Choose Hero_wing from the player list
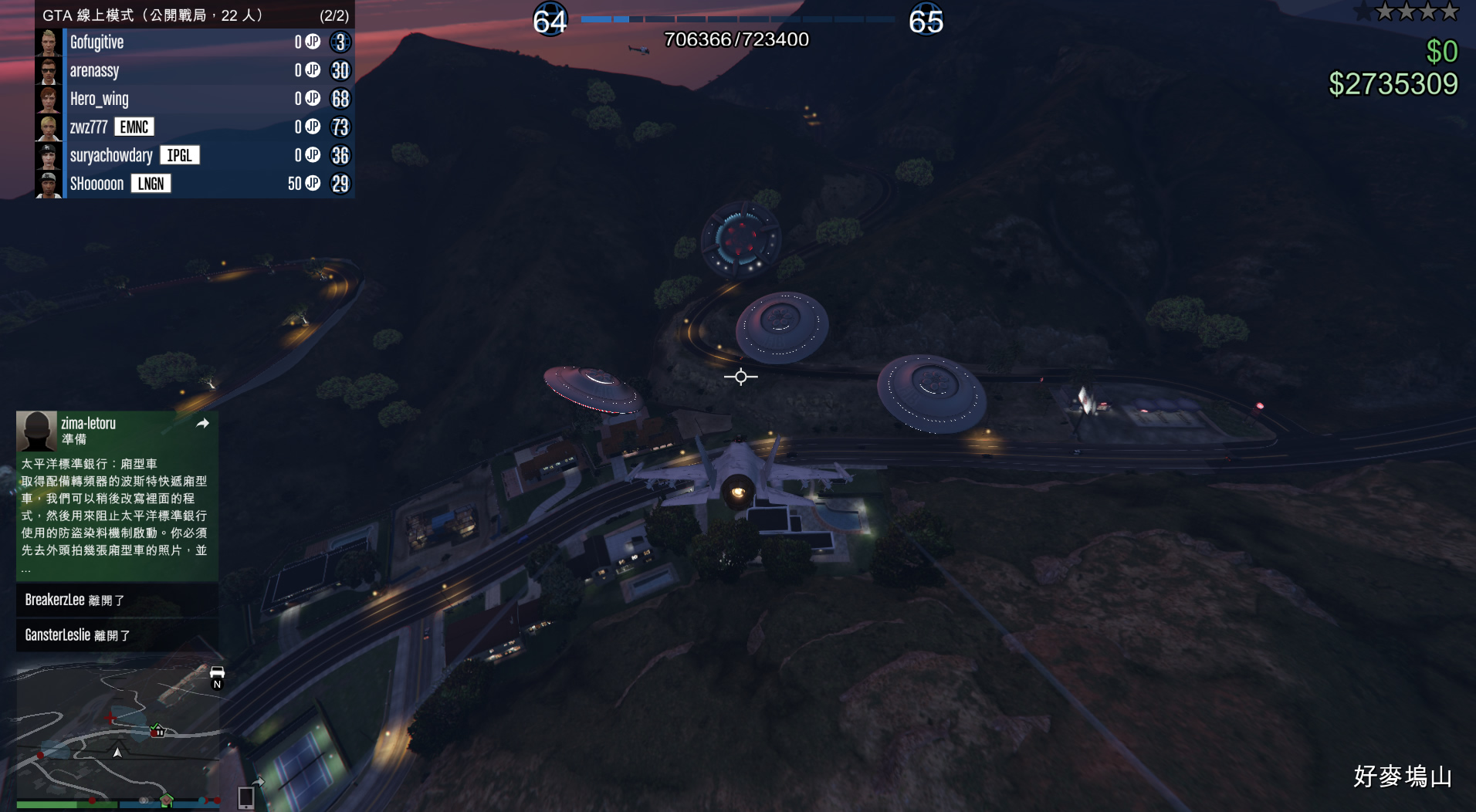Screen dimensions: 1476x812 (x=193, y=99)
